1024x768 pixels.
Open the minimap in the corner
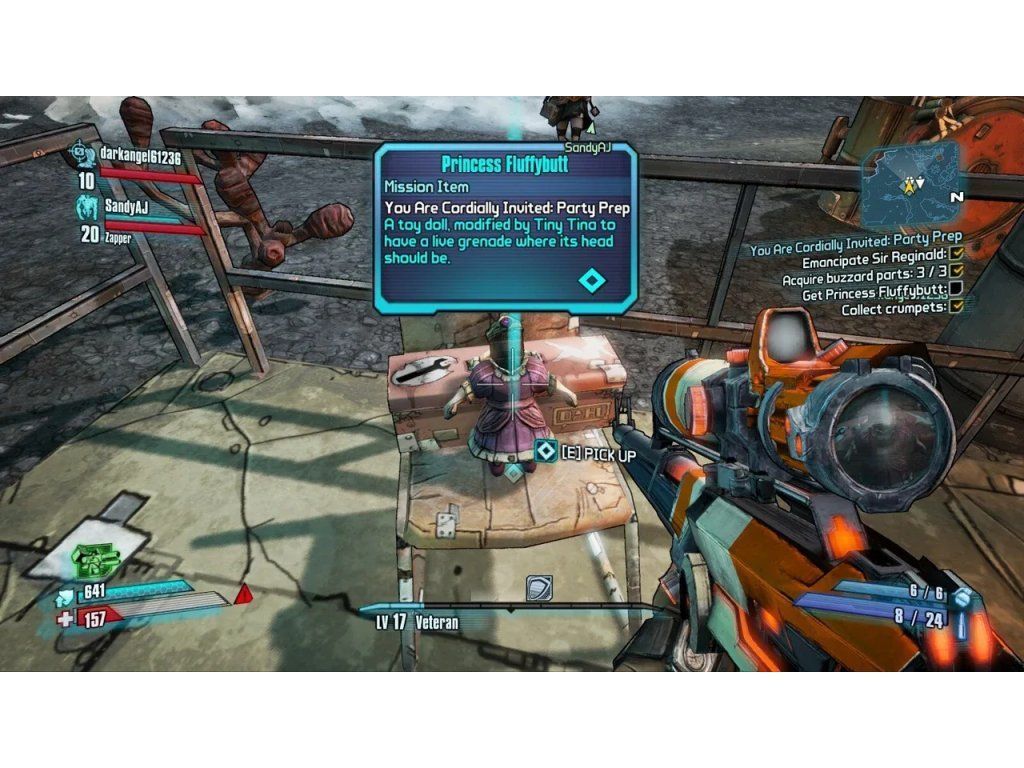(x=912, y=183)
